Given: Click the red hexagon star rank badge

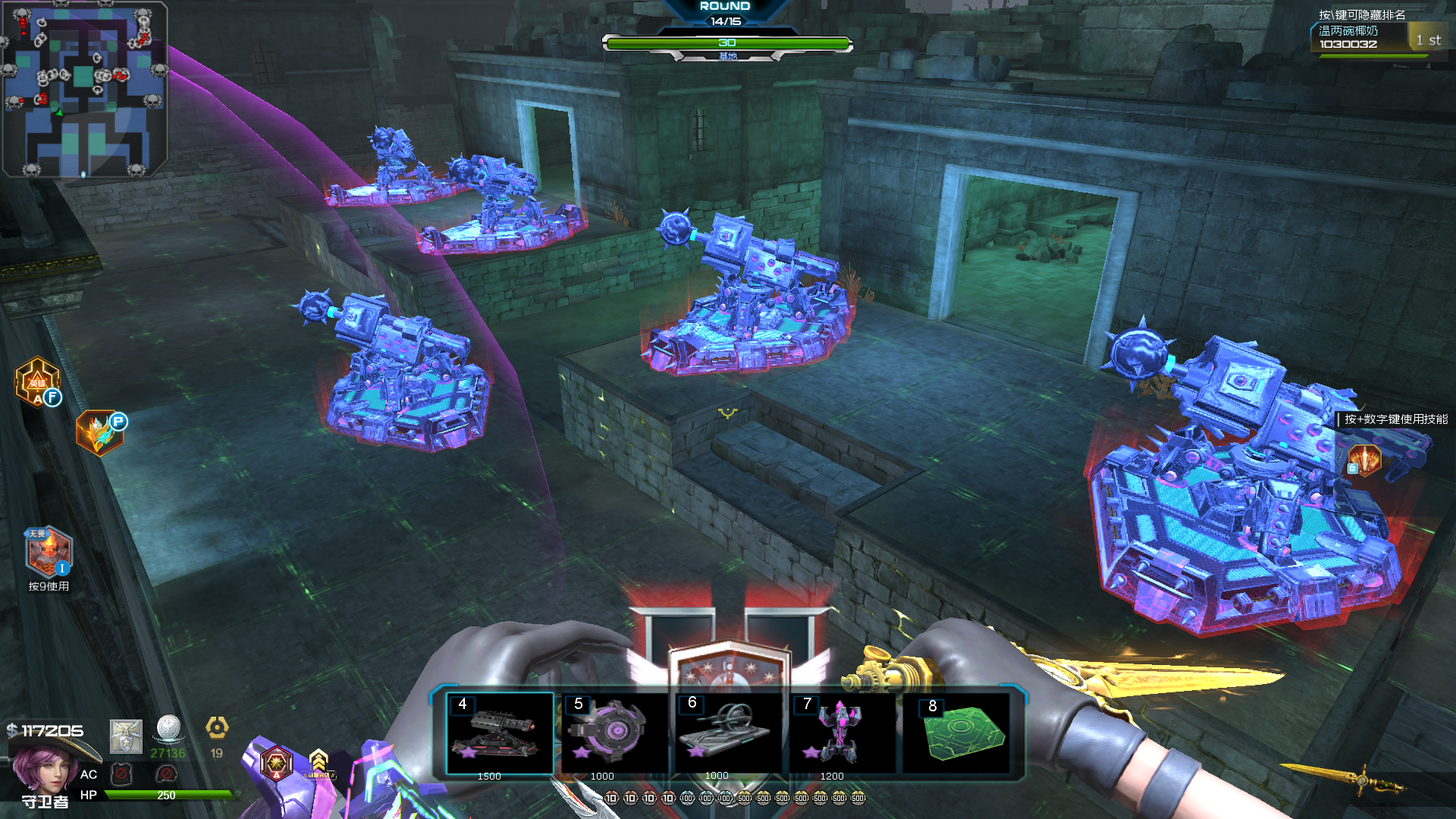Looking at the screenshot, I should [276, 762].
